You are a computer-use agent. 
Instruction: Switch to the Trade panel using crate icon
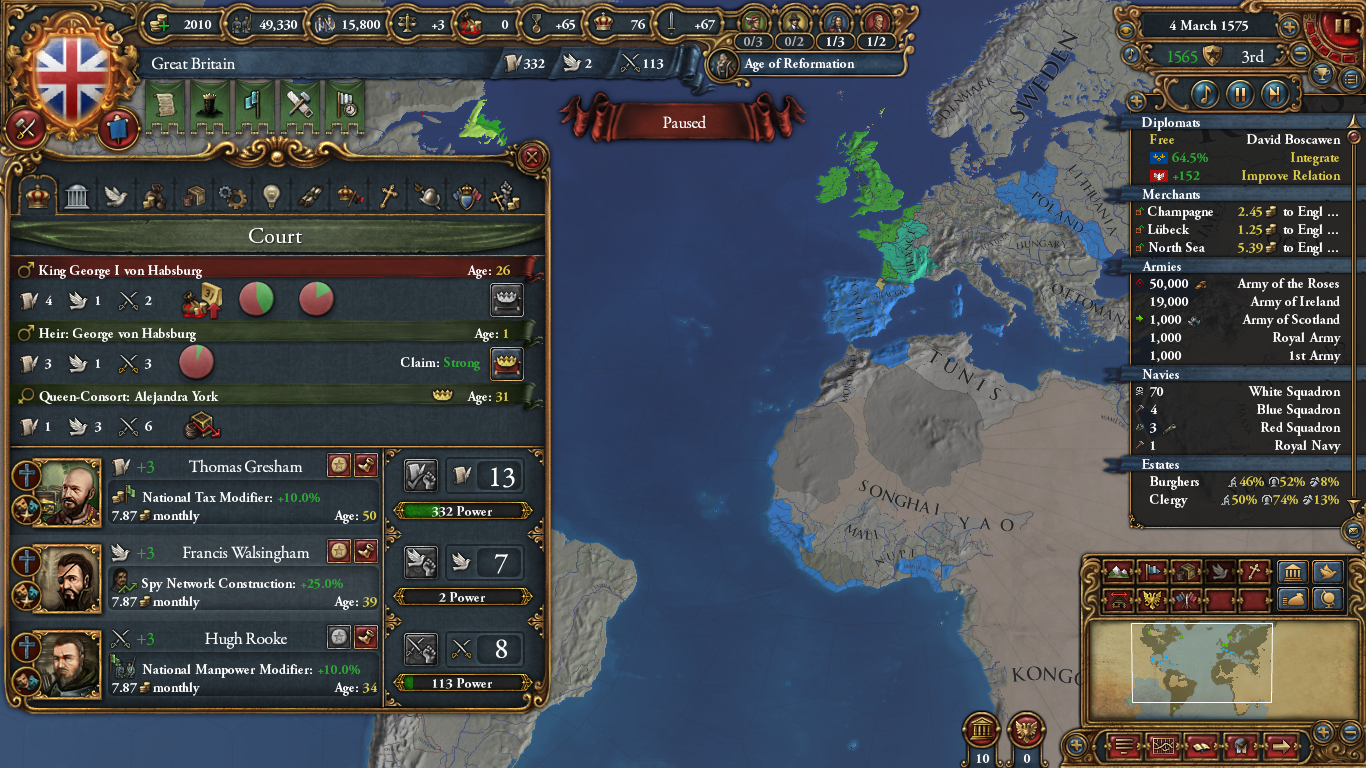[194, 196]
